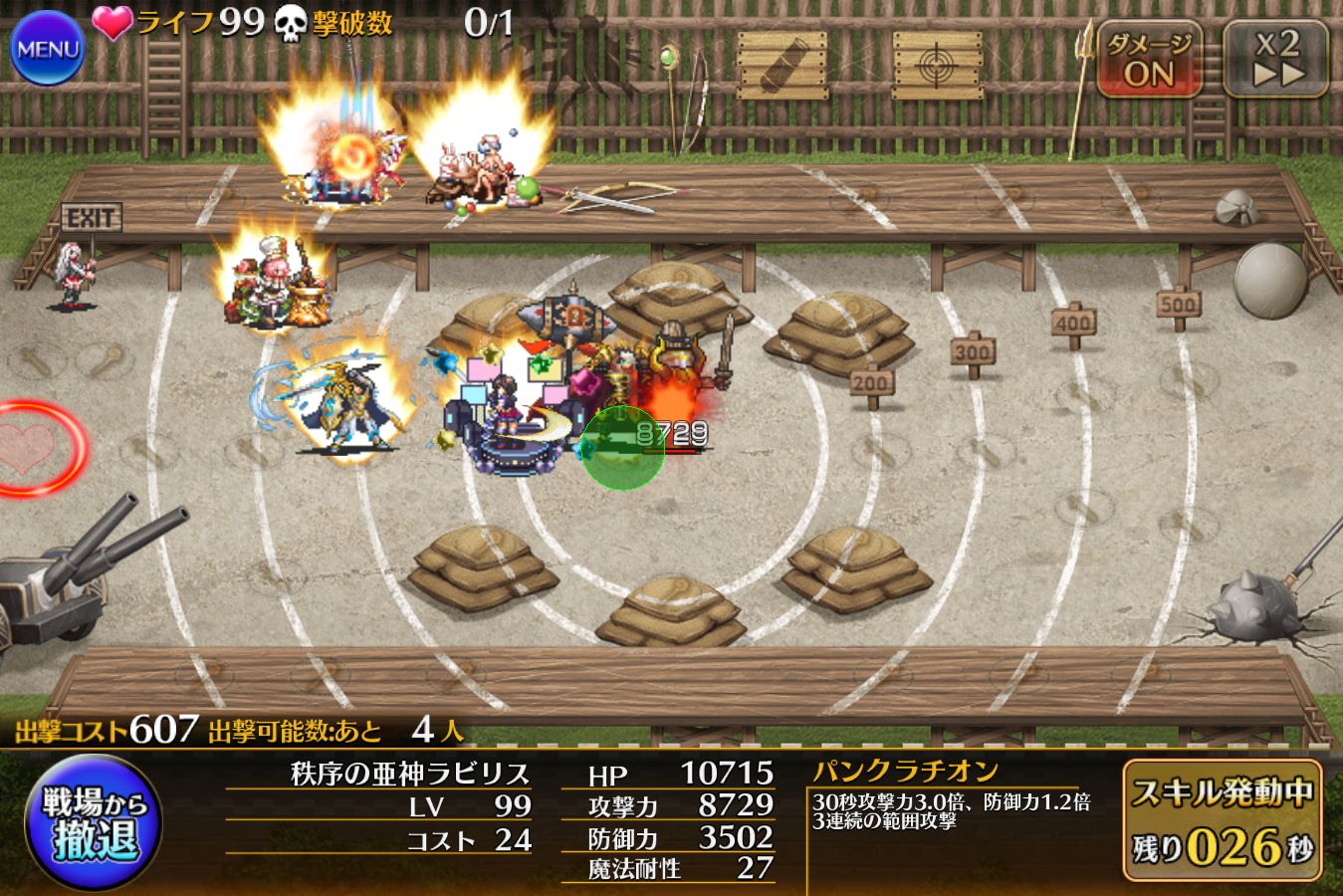The image size is (1343, 896).
Task: Toggle the ダメージ ON damage display
Action: point(1149,60)
